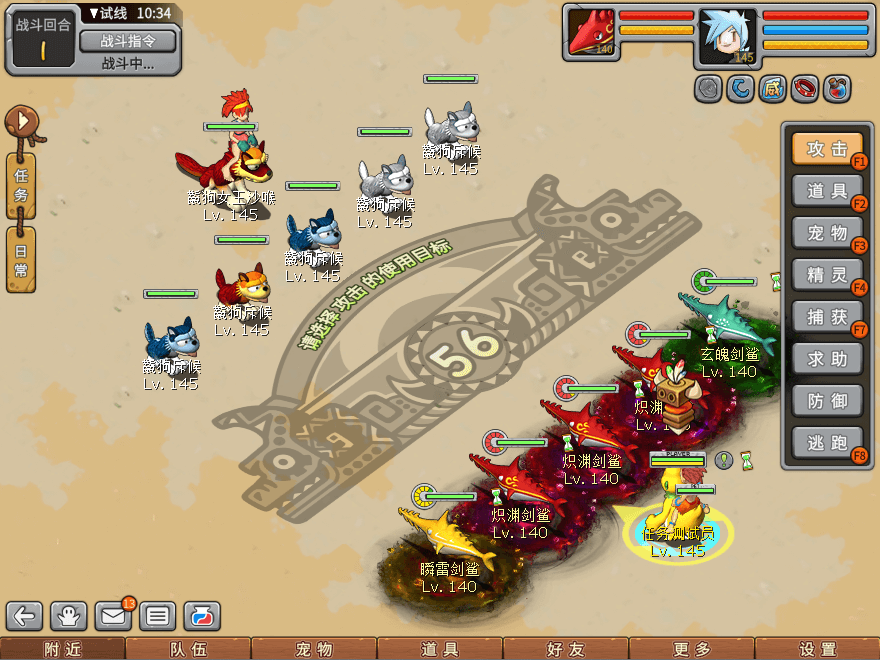
Task: Choose the 攻击 (Attack) battle command
Action: tap(827, 149)
